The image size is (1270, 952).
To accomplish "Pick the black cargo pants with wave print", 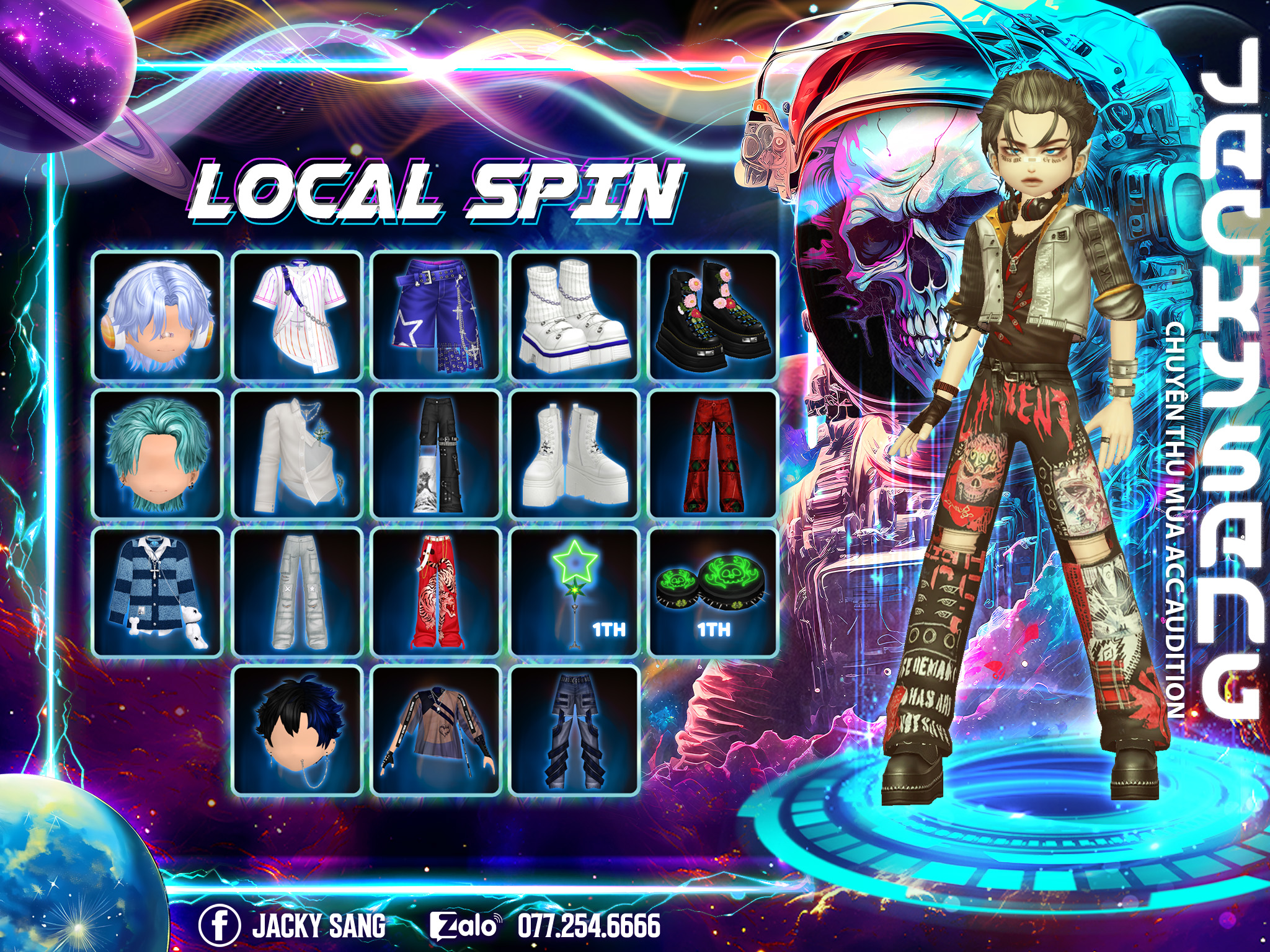I will [x=437, y=454].
